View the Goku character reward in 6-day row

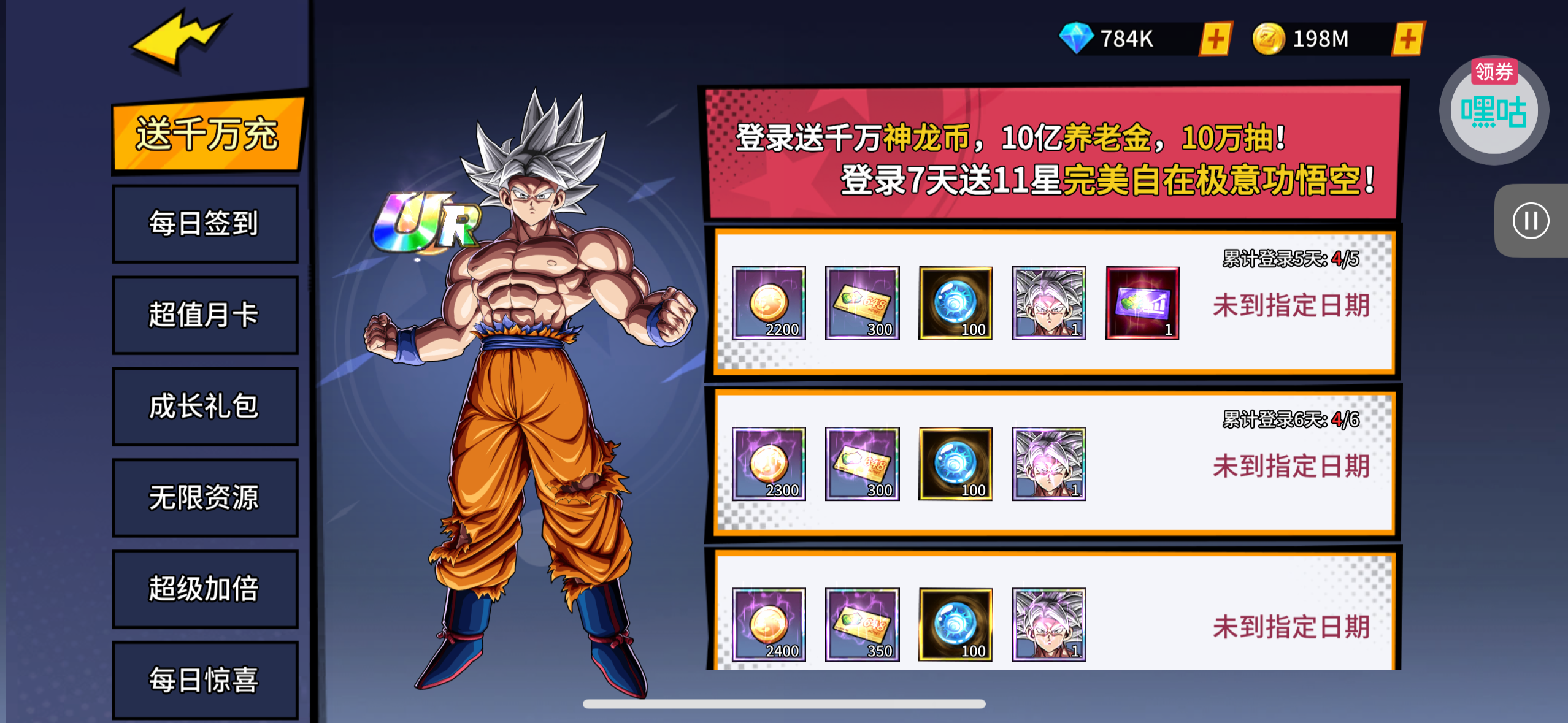pyautogui.click(x=1049, y=464)
